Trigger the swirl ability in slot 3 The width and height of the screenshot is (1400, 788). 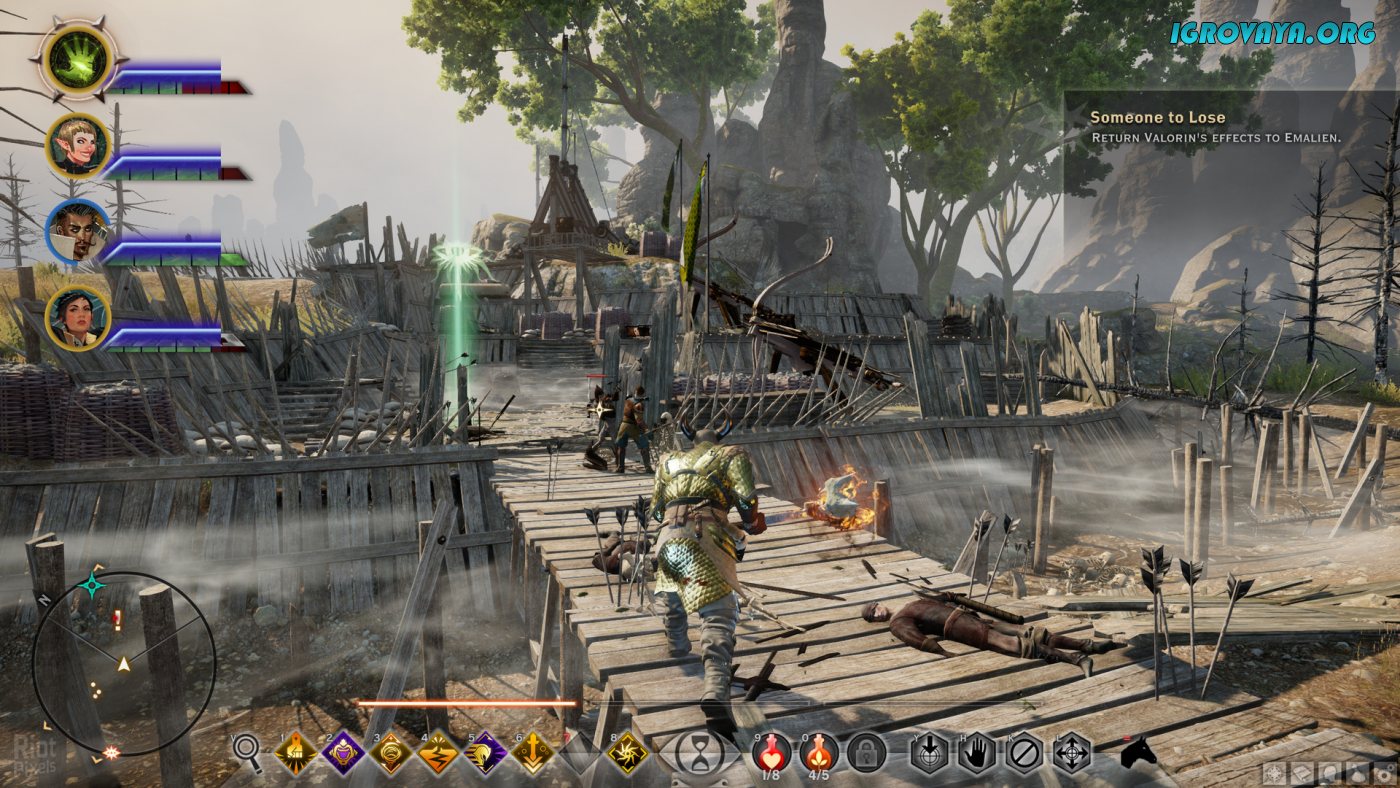(391, 754)
